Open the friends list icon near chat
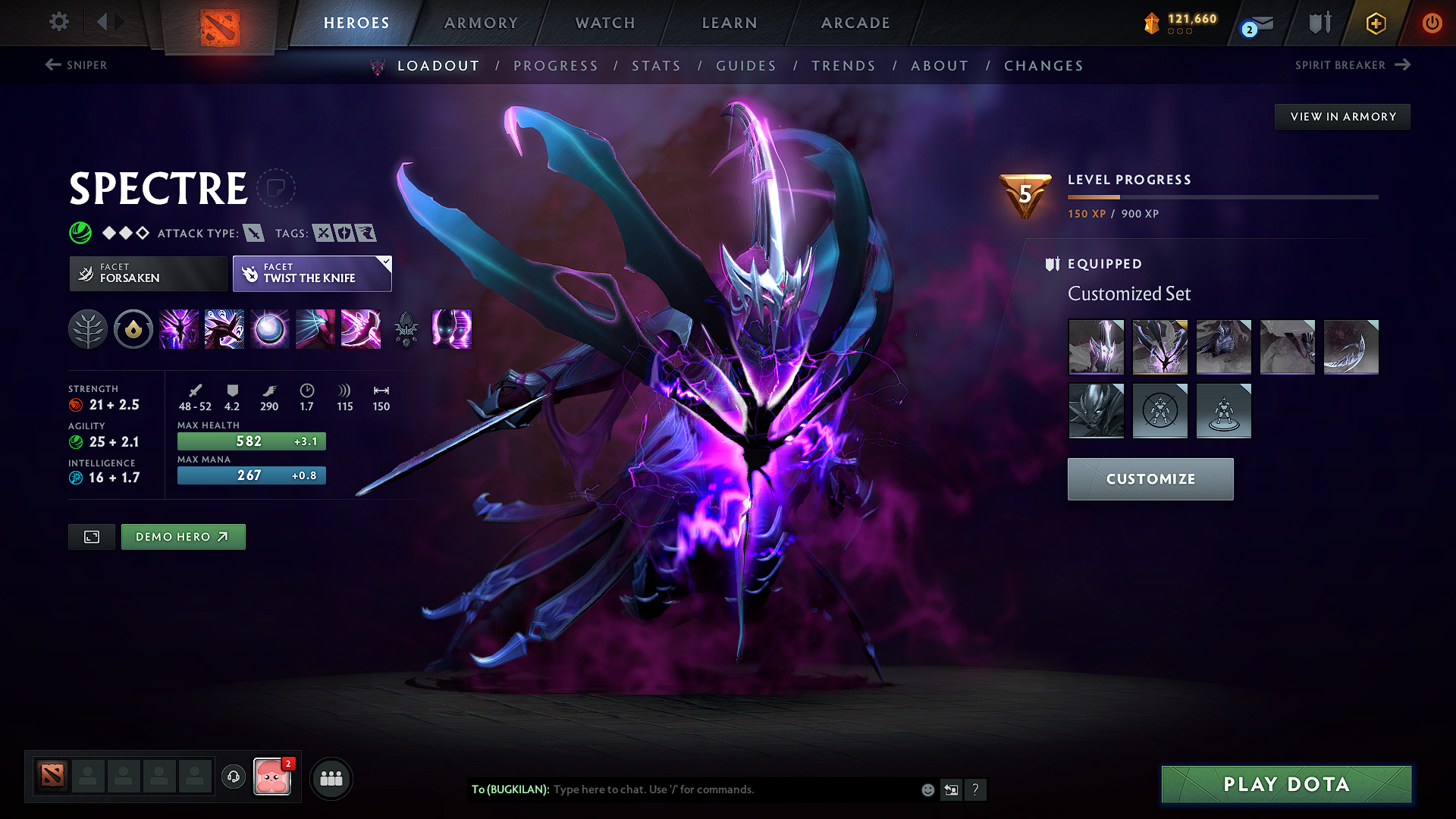 [x=331, y=778]
